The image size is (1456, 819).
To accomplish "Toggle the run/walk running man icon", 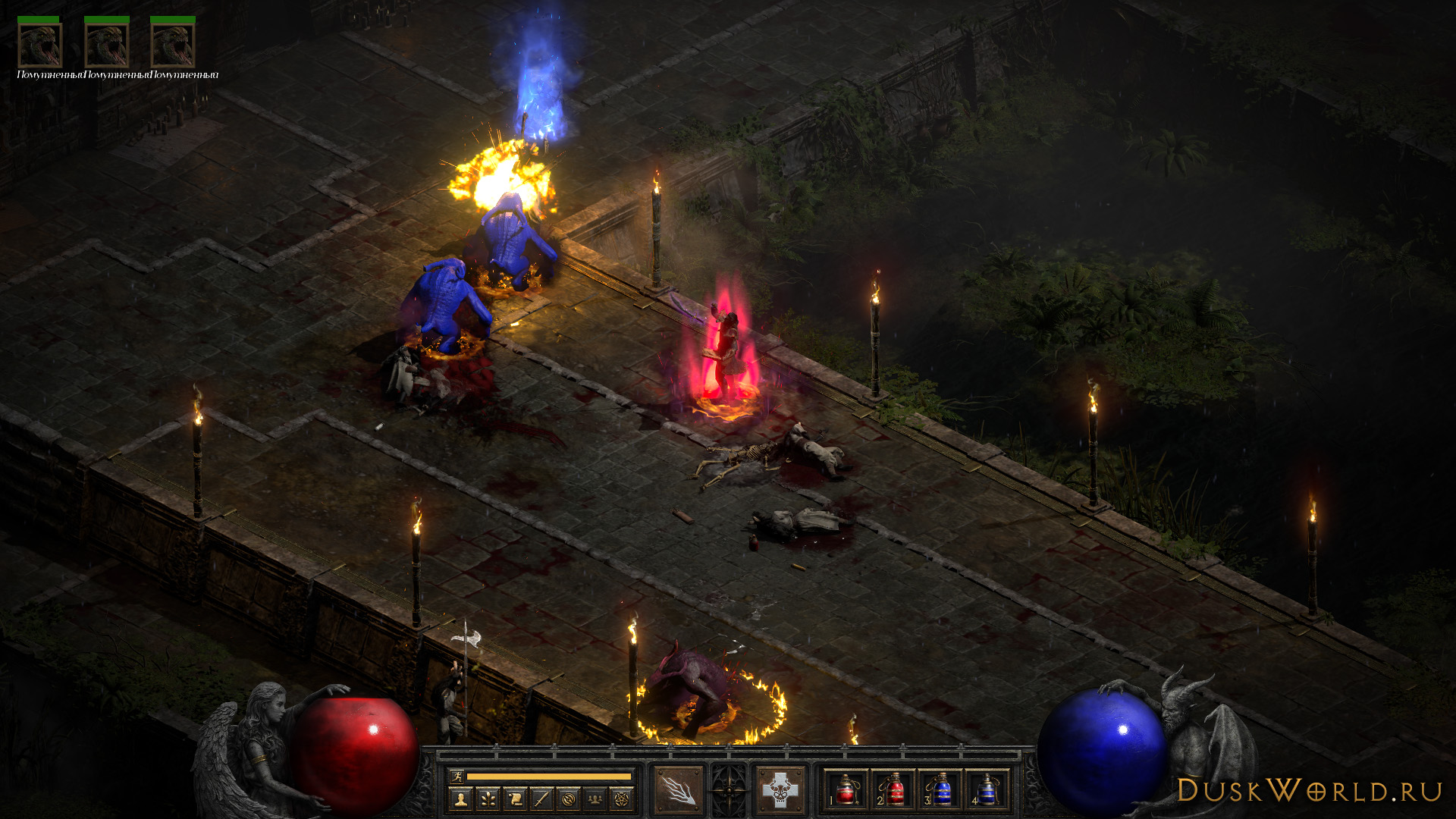I will click(457, 776).
